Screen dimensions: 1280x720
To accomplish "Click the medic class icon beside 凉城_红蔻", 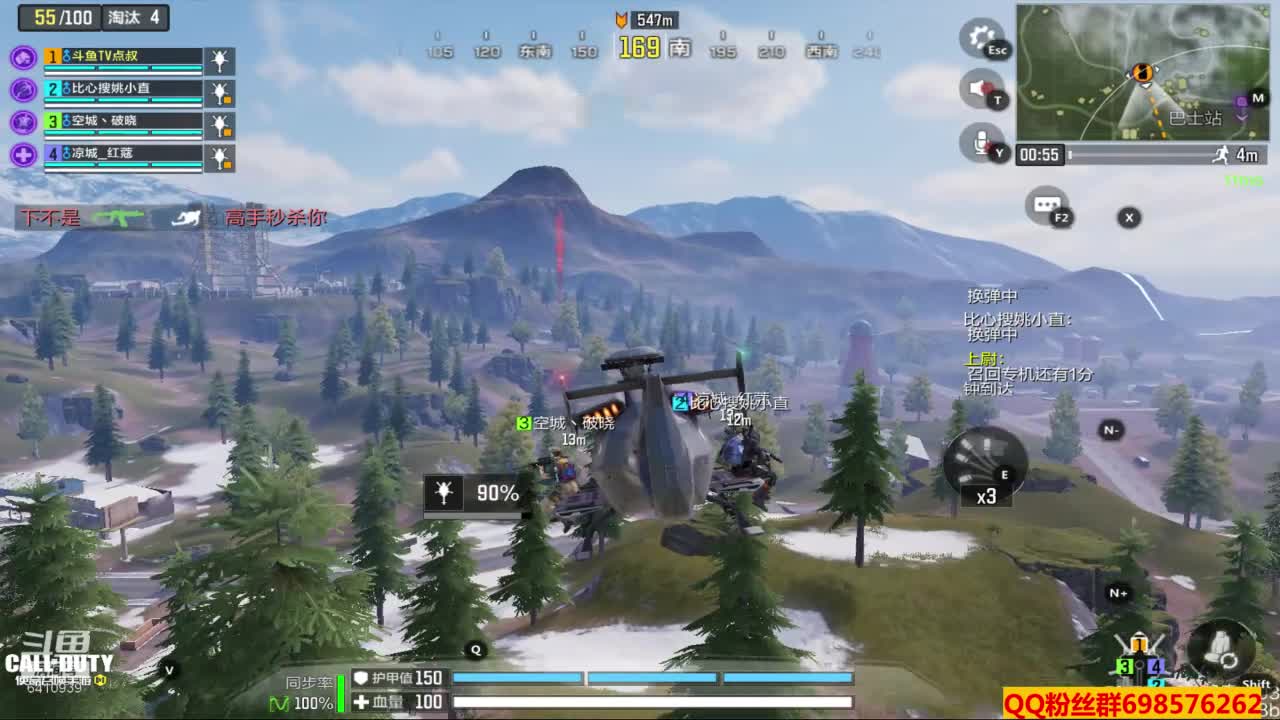I will [24, 155].
